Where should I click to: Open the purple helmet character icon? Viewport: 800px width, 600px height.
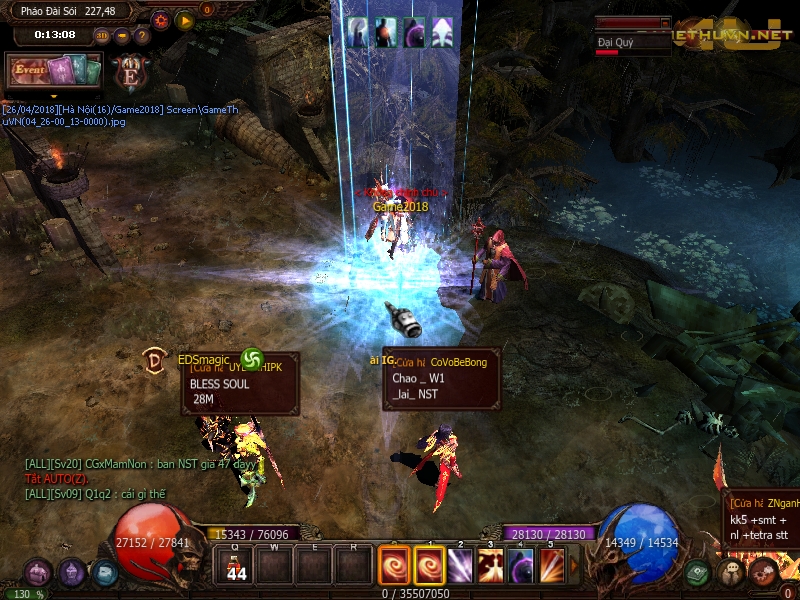[x=71, y=572]
